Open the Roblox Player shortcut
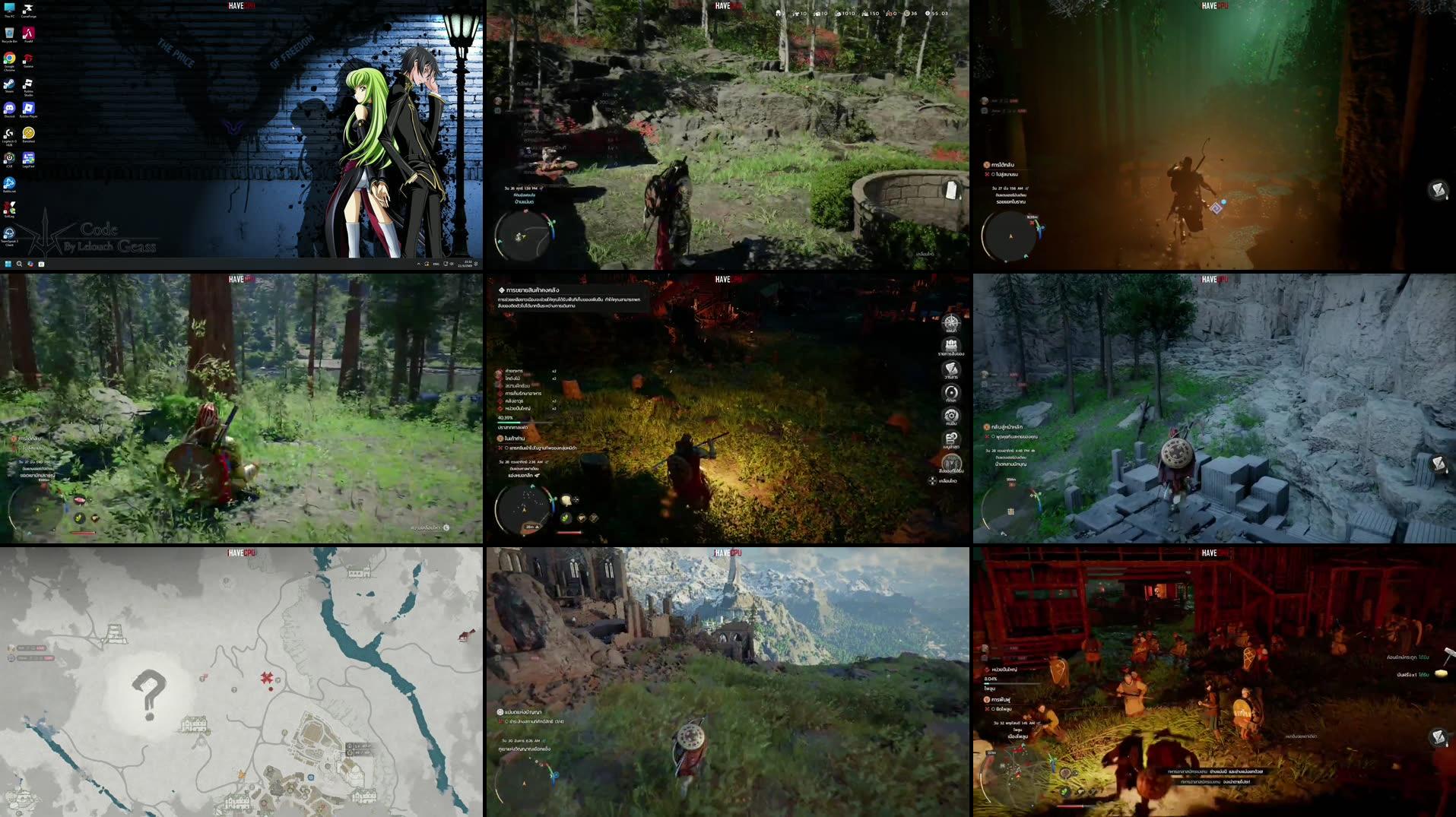1456x817 pixels. click(28, 106)
